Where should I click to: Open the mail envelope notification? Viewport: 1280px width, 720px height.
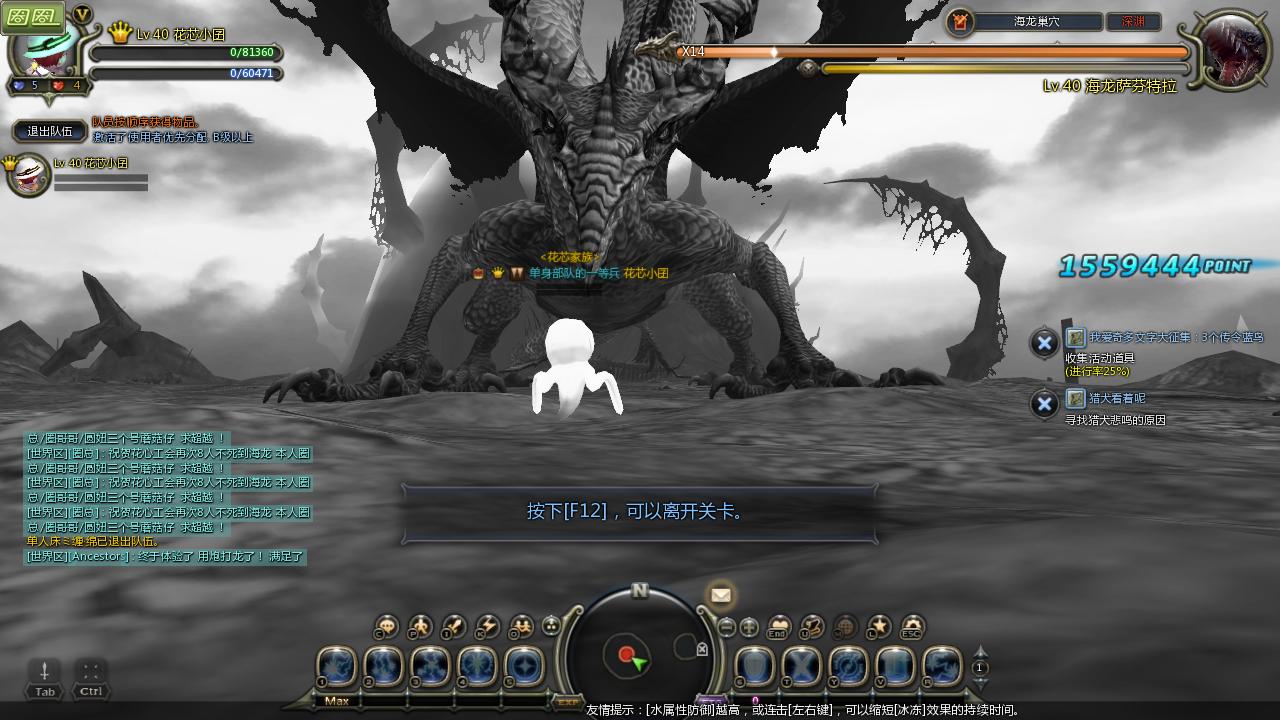(720, 595)
